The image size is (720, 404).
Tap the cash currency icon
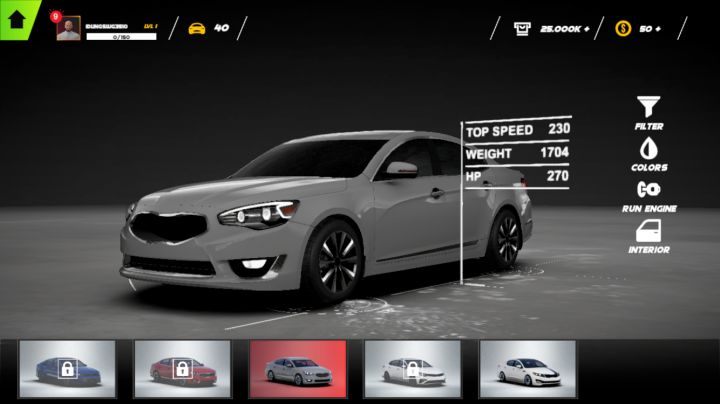[523, 28]
